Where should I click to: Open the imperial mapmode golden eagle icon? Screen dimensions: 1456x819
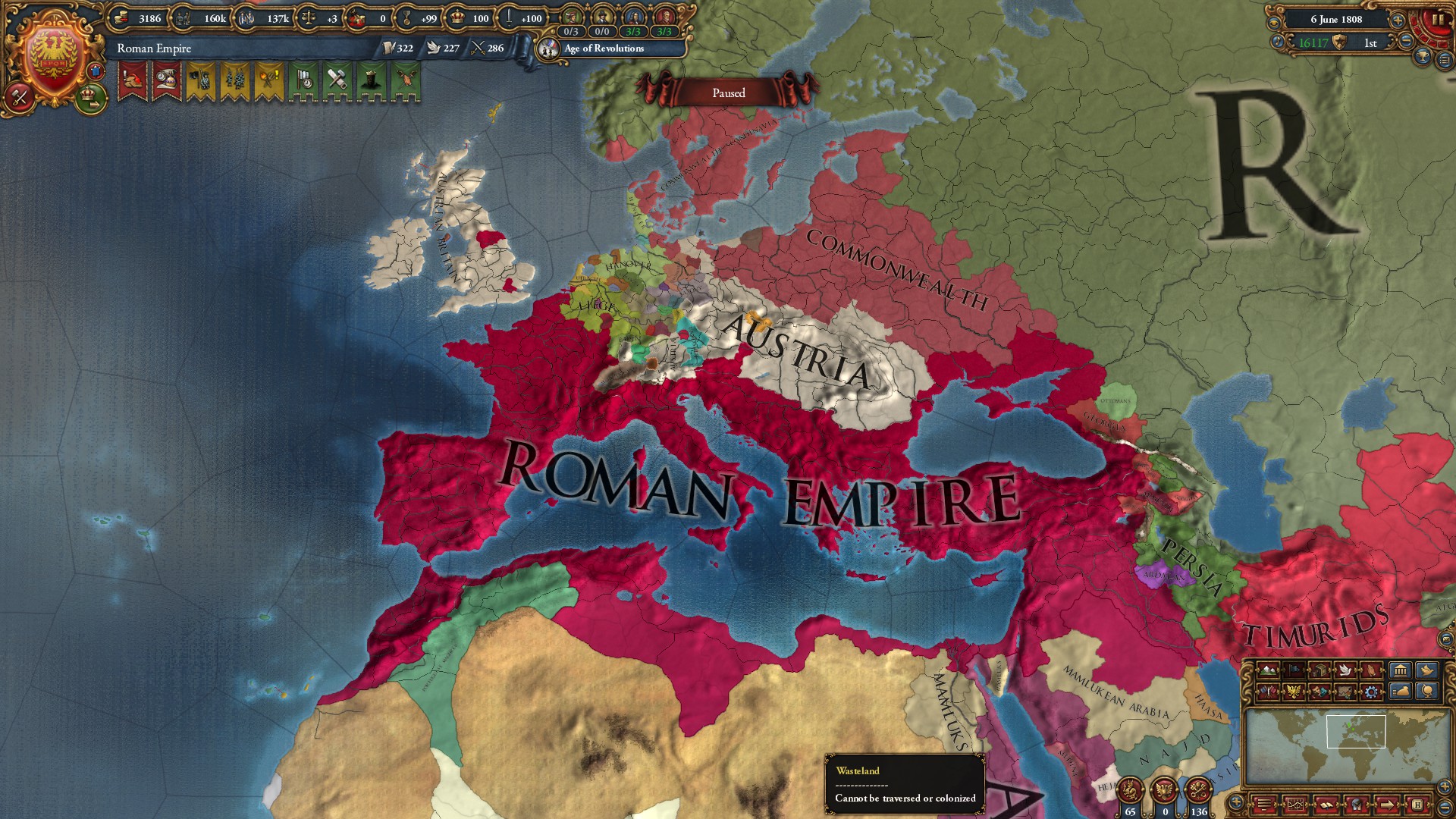1294,692
